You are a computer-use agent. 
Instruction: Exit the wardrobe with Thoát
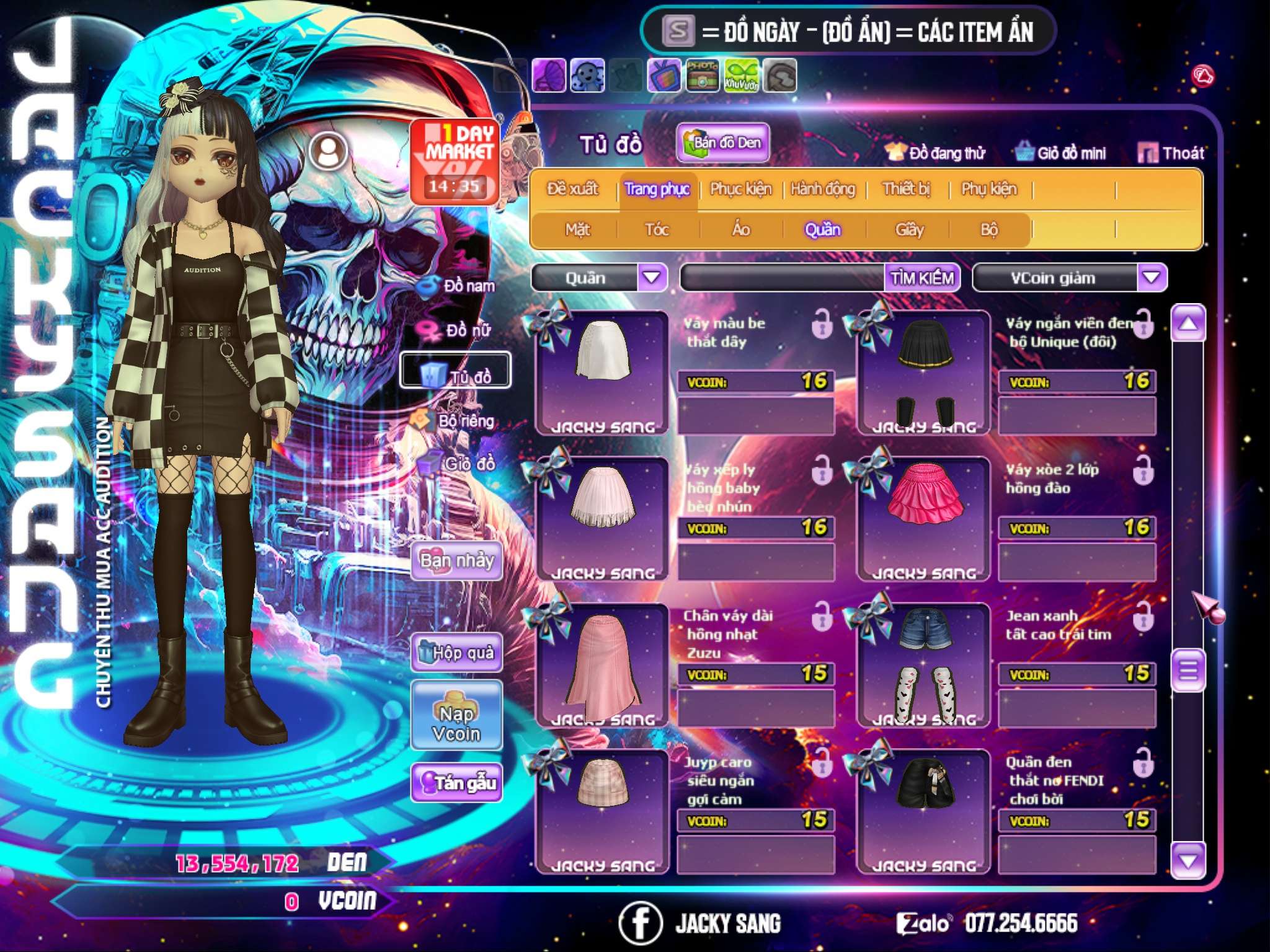(1171, 152)
